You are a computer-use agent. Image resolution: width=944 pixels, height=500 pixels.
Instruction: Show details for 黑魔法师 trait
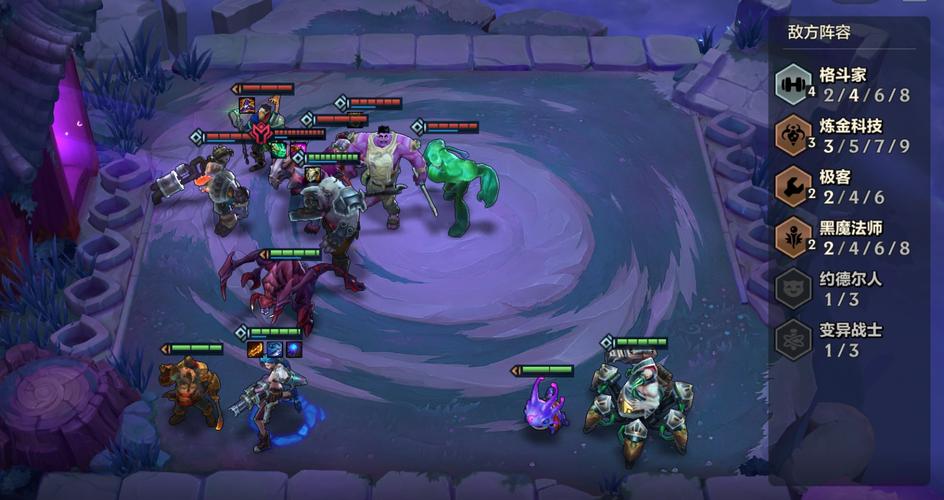850,237
